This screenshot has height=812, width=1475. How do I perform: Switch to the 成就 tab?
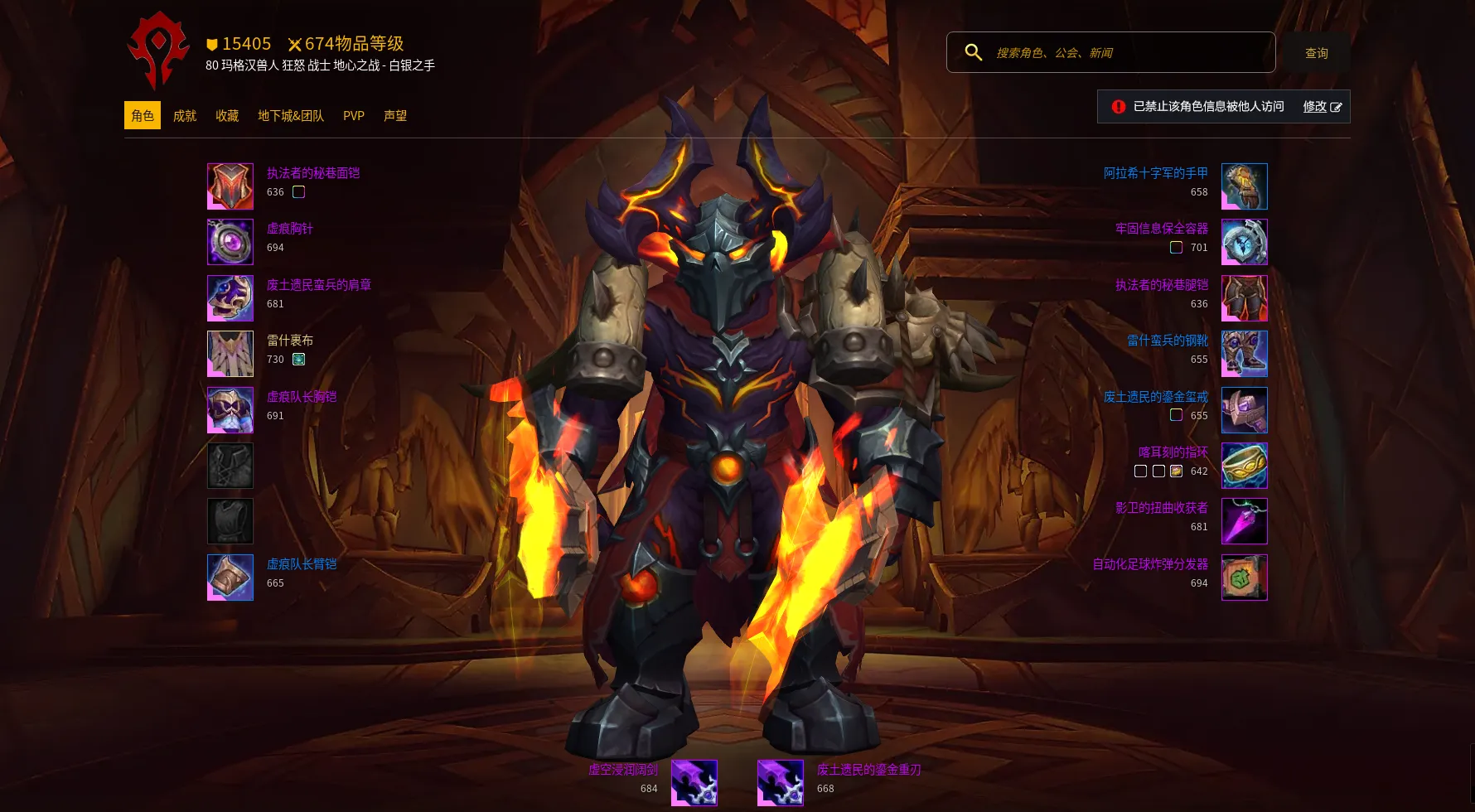click(185, 116)
